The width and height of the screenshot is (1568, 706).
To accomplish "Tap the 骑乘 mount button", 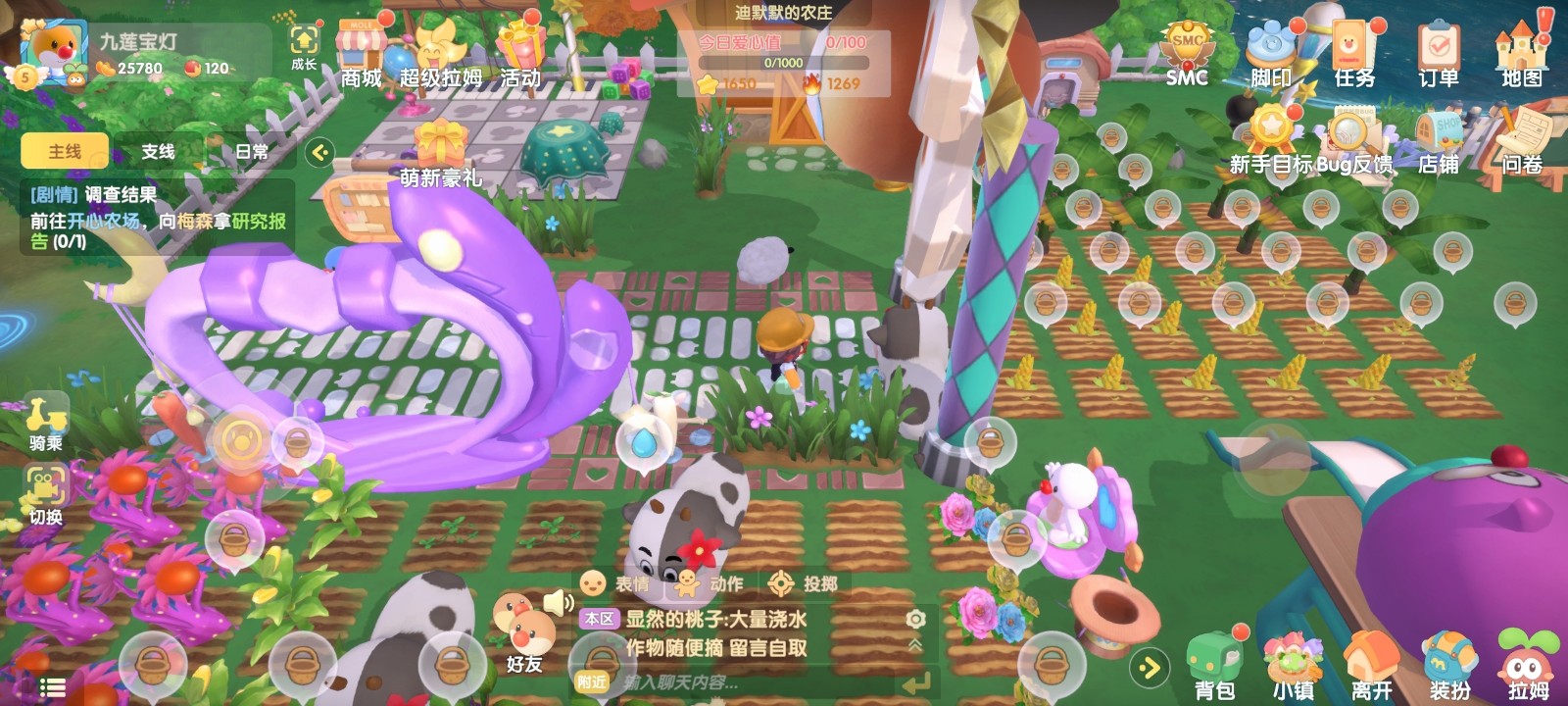I will click(45, 422).
